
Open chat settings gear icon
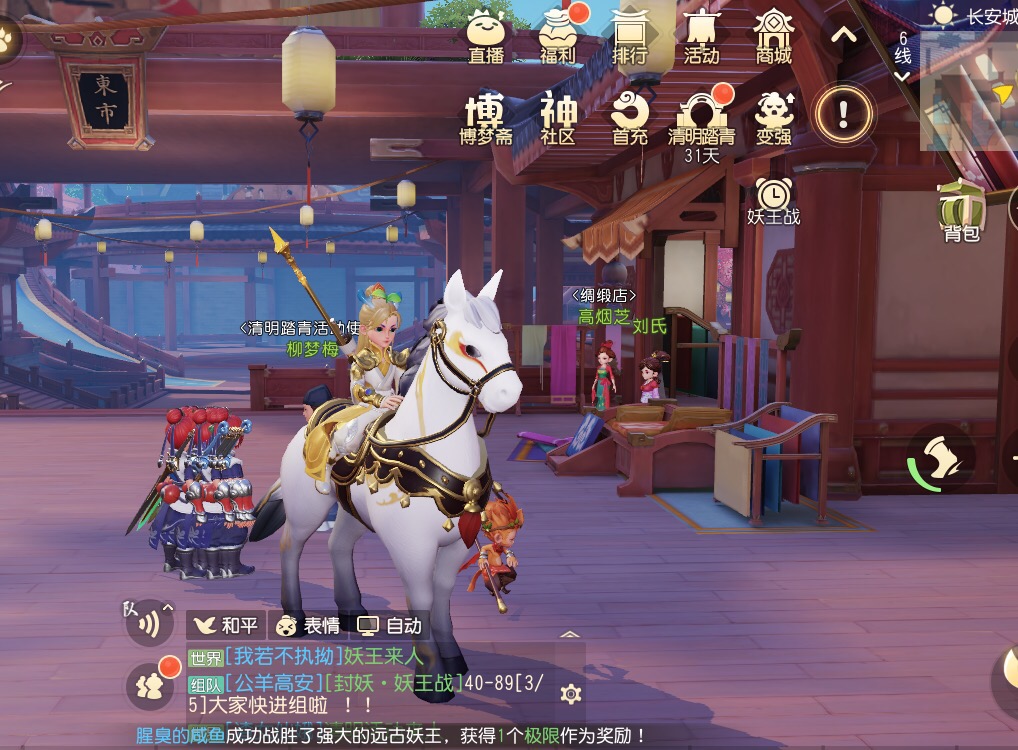[570, 694]
